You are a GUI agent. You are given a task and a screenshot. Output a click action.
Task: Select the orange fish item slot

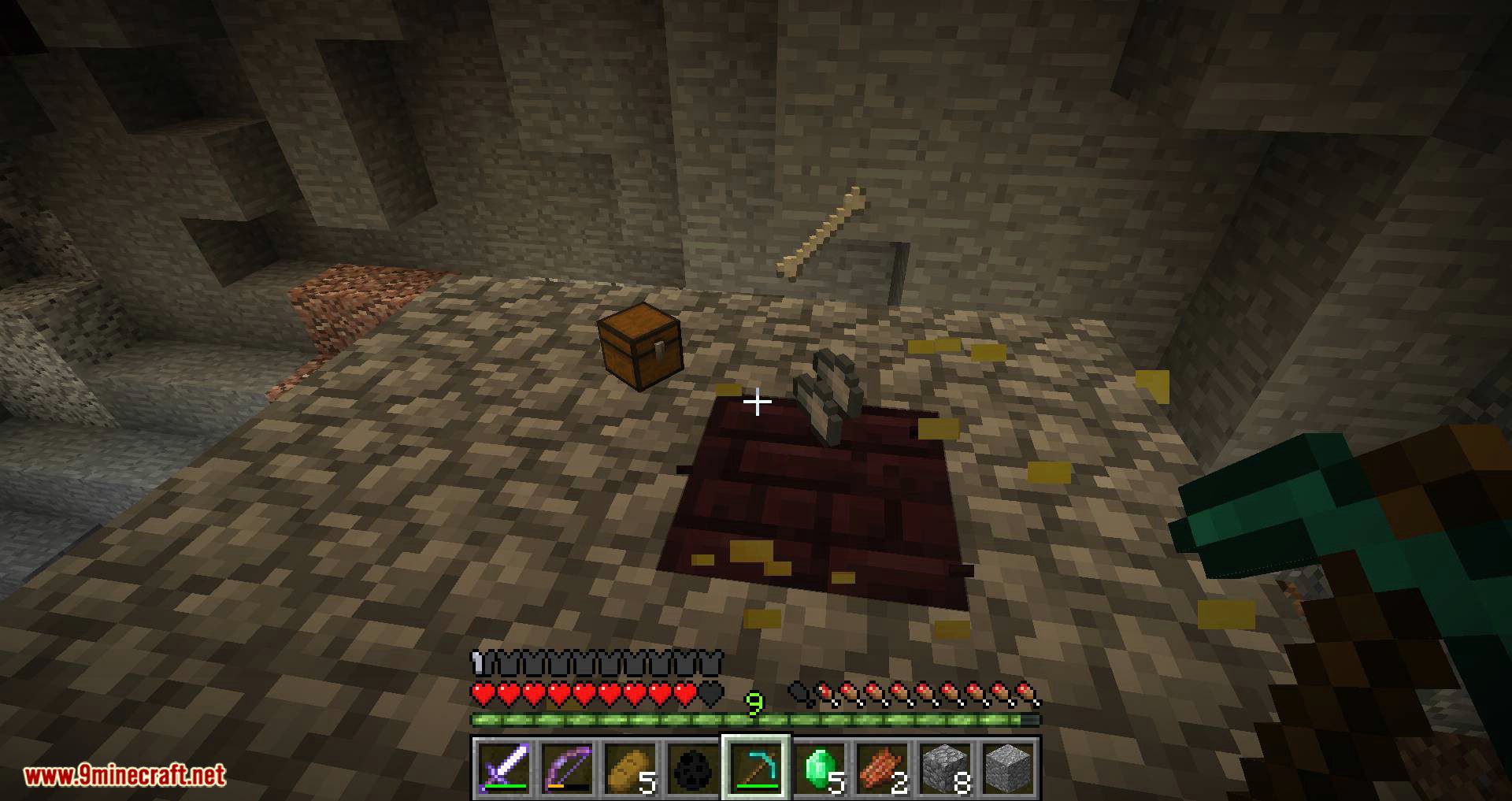coord(882,767)
